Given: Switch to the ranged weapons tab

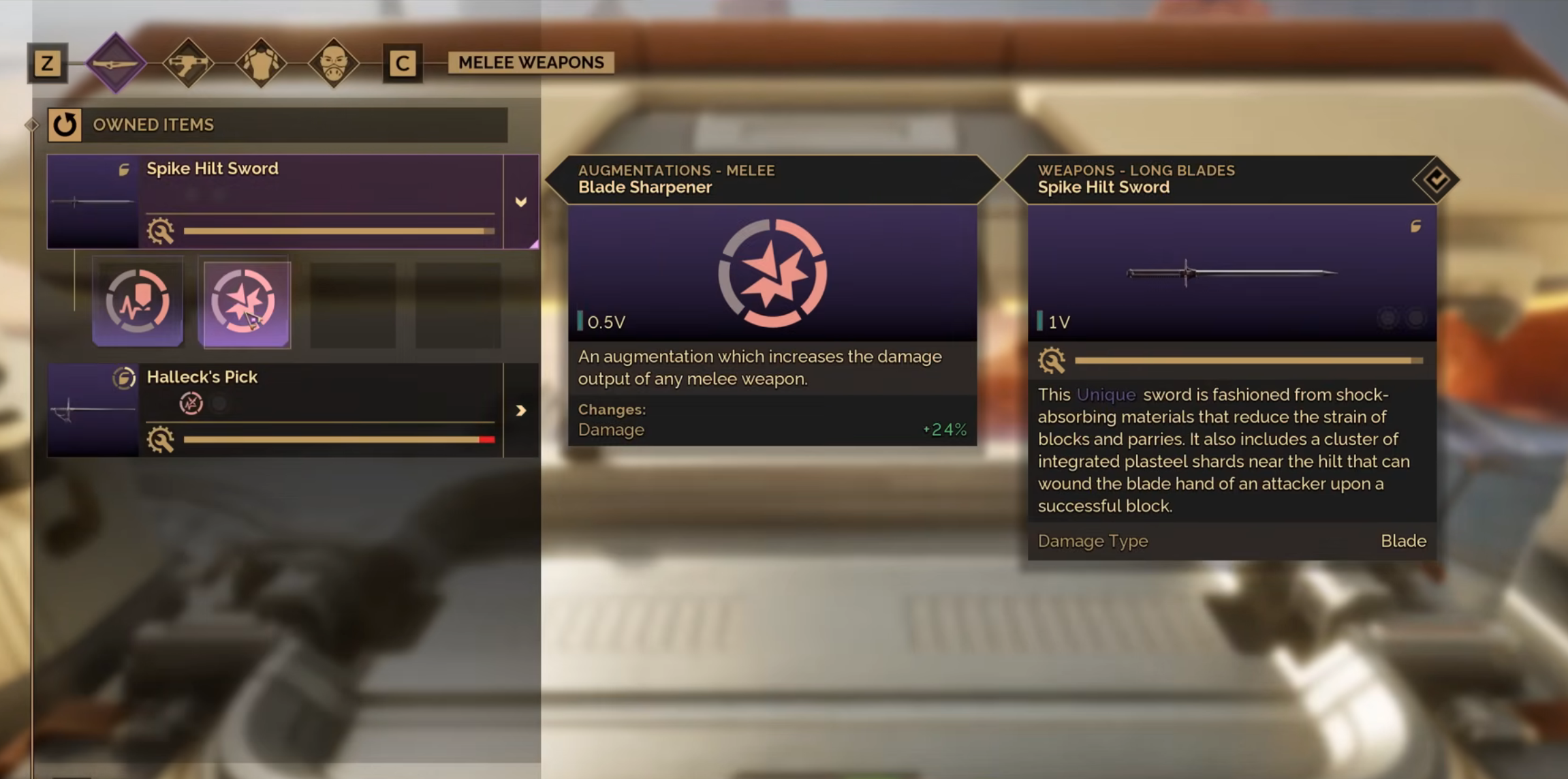Looking at the screenshot, I should tap(189, 63).
